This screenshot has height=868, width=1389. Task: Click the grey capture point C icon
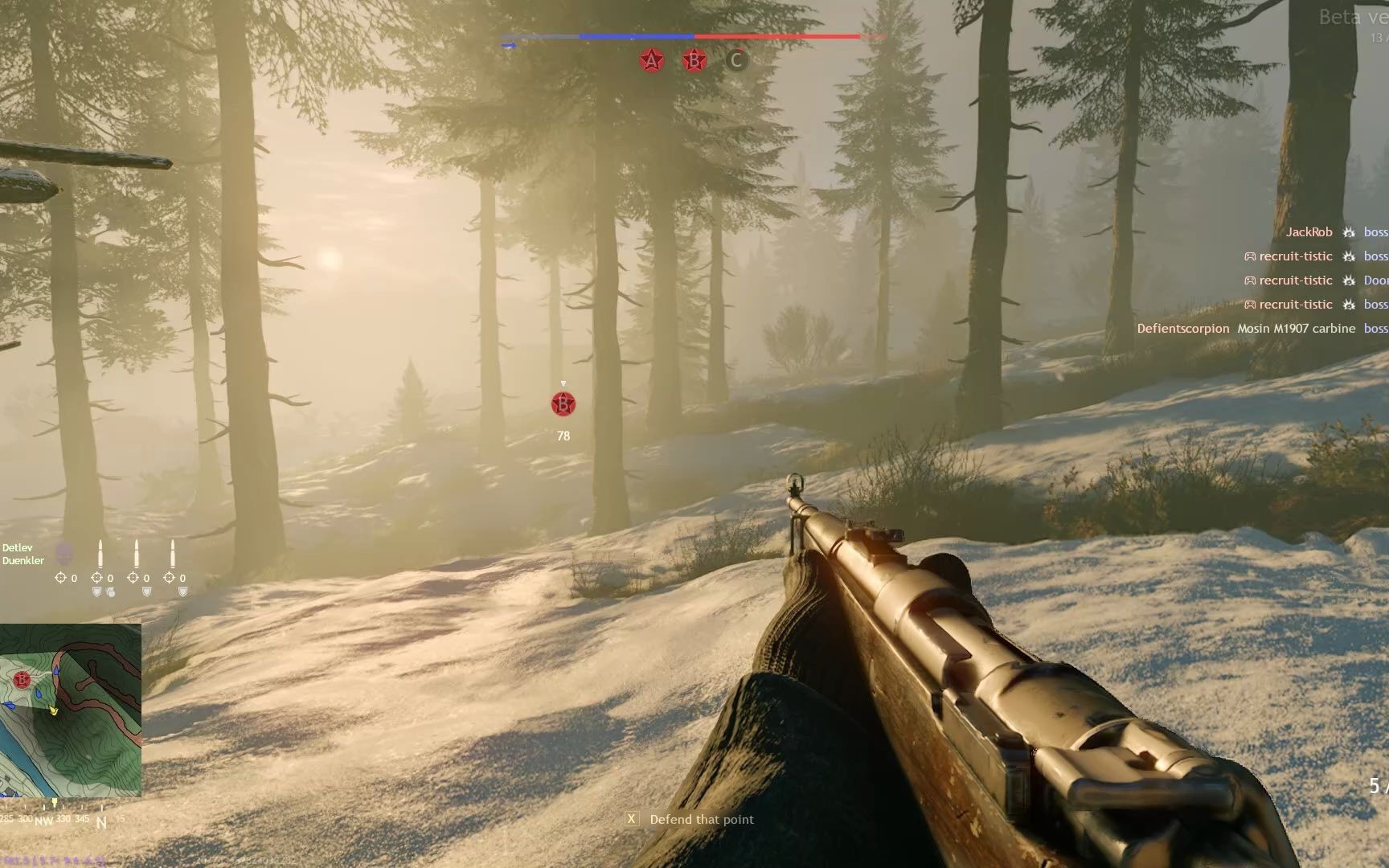[735, 60]
